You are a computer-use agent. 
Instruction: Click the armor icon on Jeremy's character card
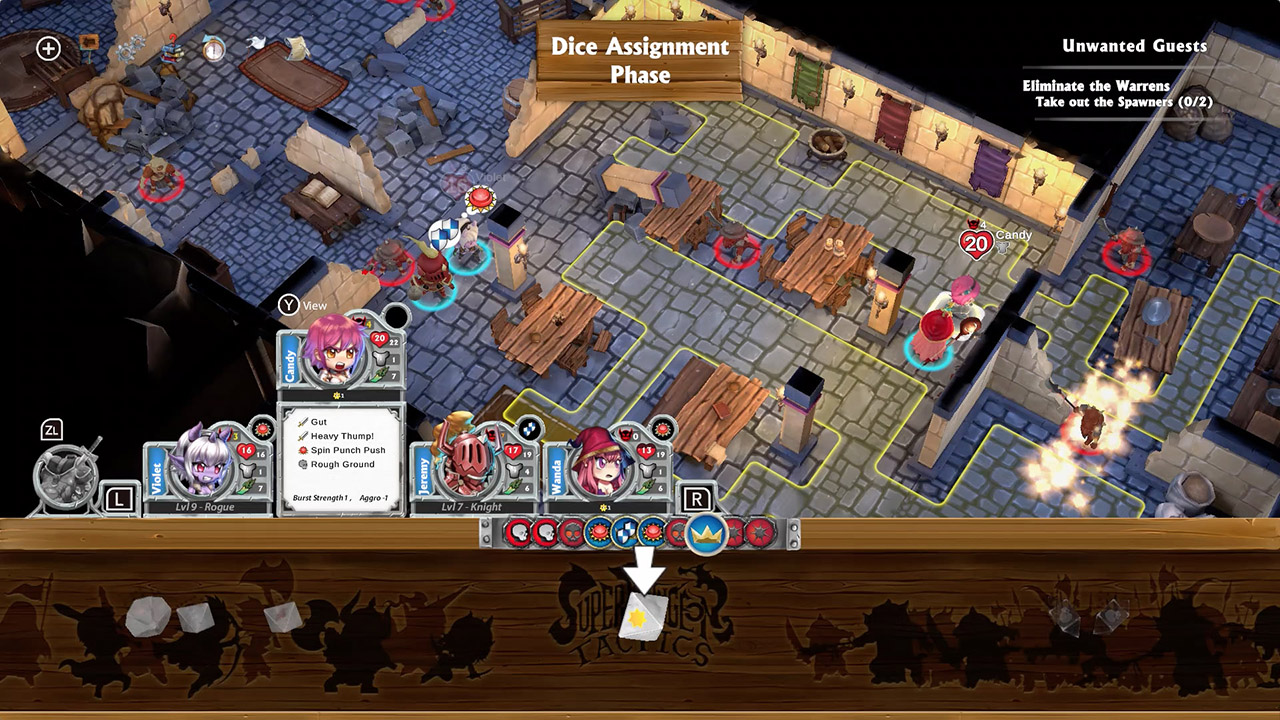512,470
